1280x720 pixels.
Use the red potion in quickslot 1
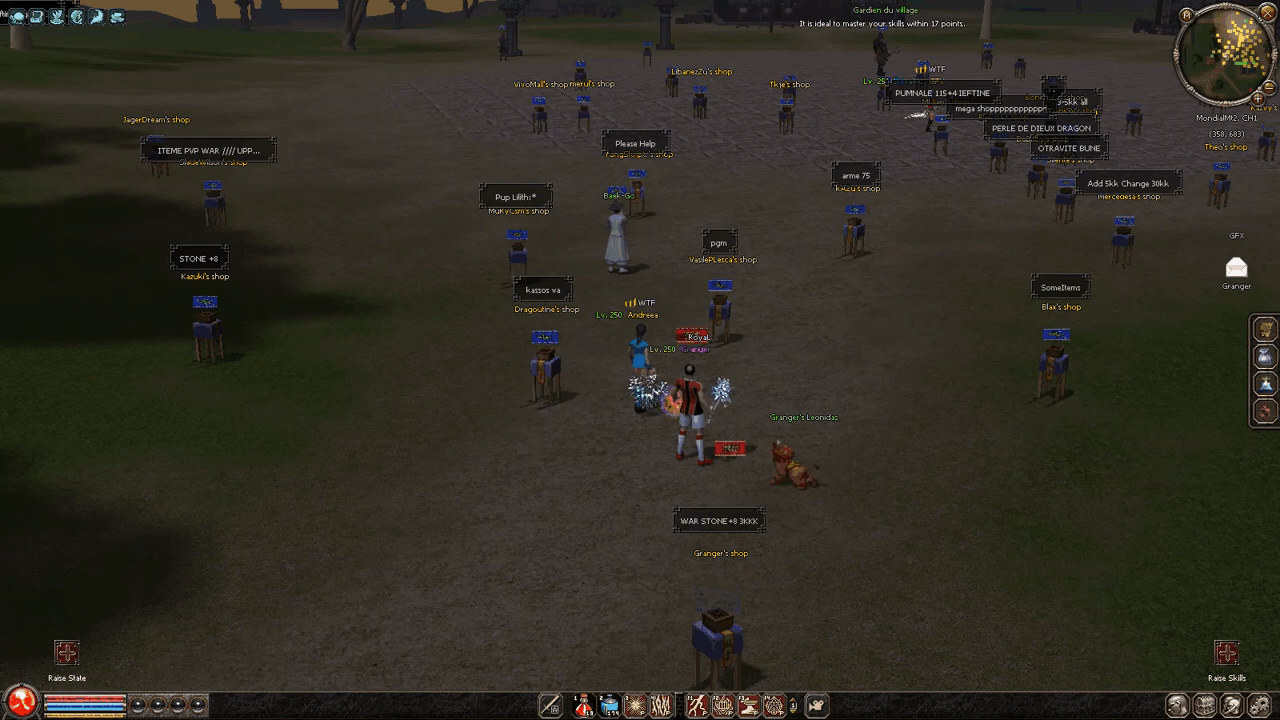click(584, 706)
